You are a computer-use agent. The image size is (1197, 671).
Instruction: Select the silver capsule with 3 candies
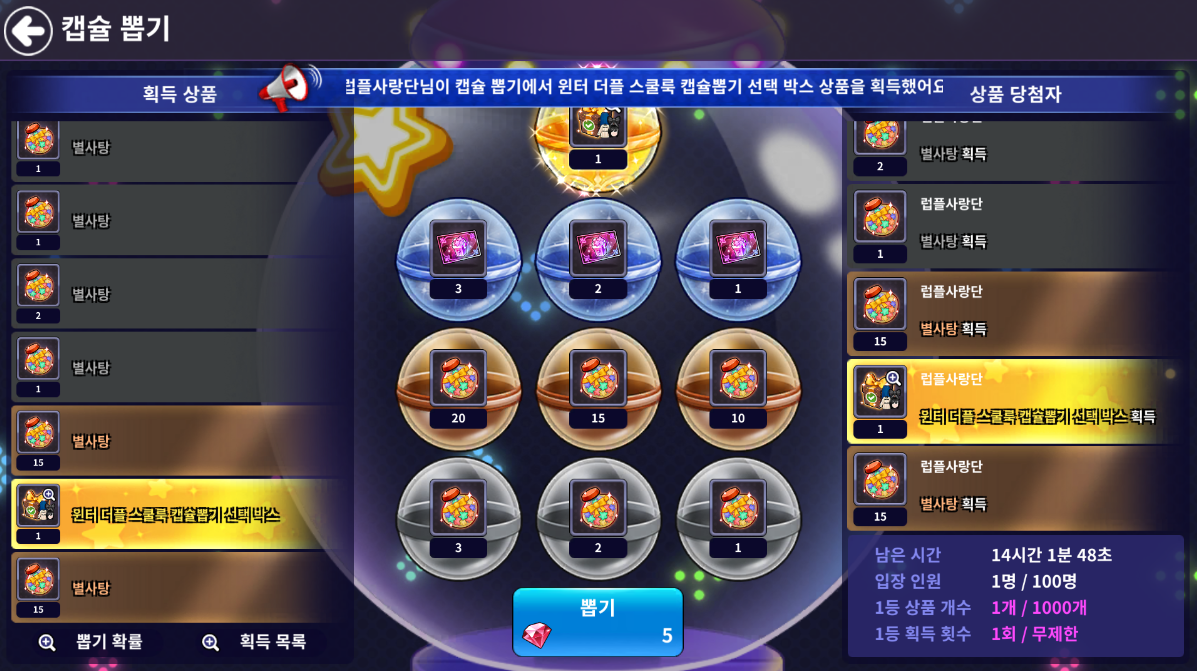(458, 517)
